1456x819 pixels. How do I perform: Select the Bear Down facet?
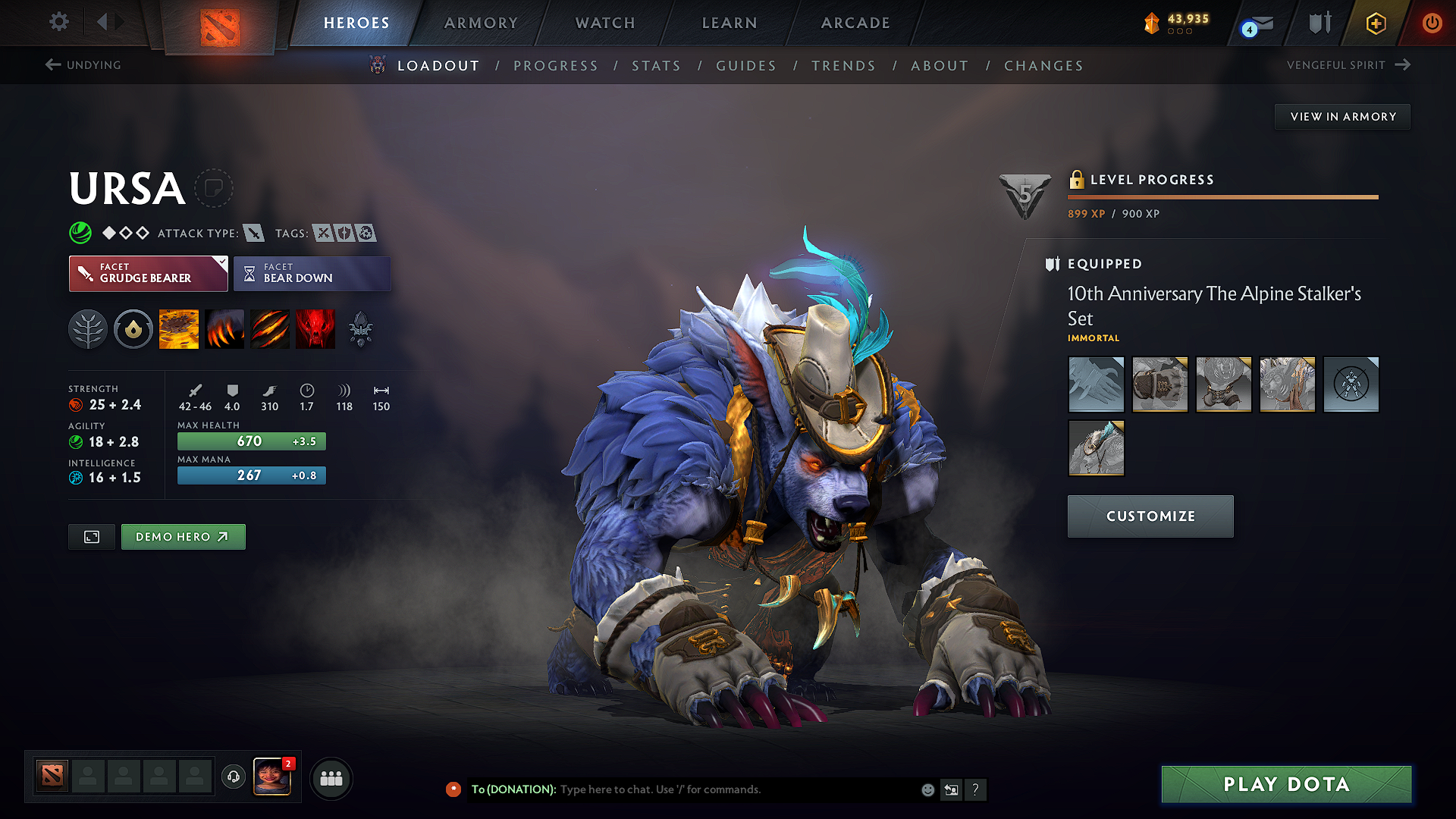coord(312,273)
